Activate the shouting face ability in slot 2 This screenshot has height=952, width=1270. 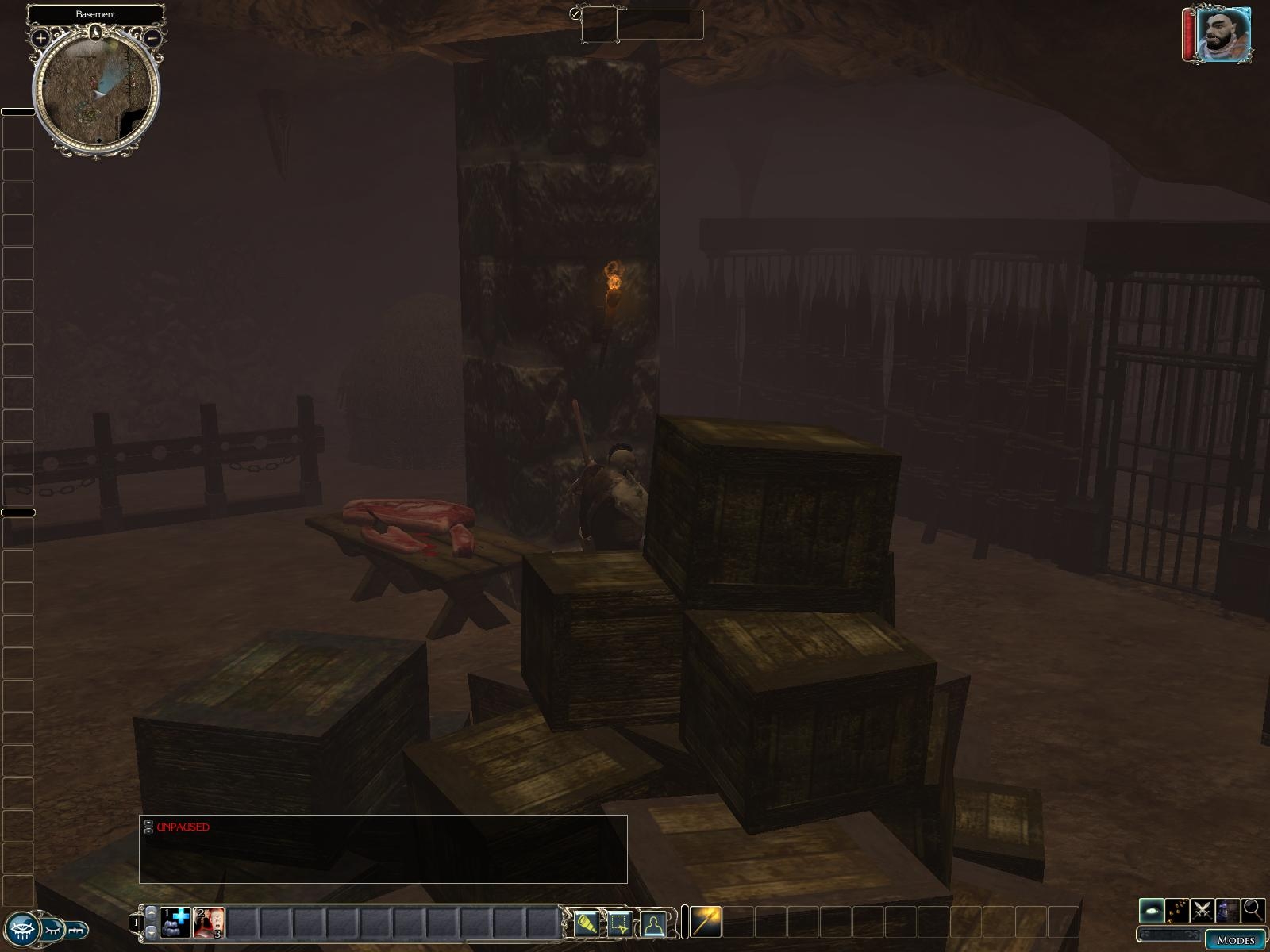tap(209, 923)
